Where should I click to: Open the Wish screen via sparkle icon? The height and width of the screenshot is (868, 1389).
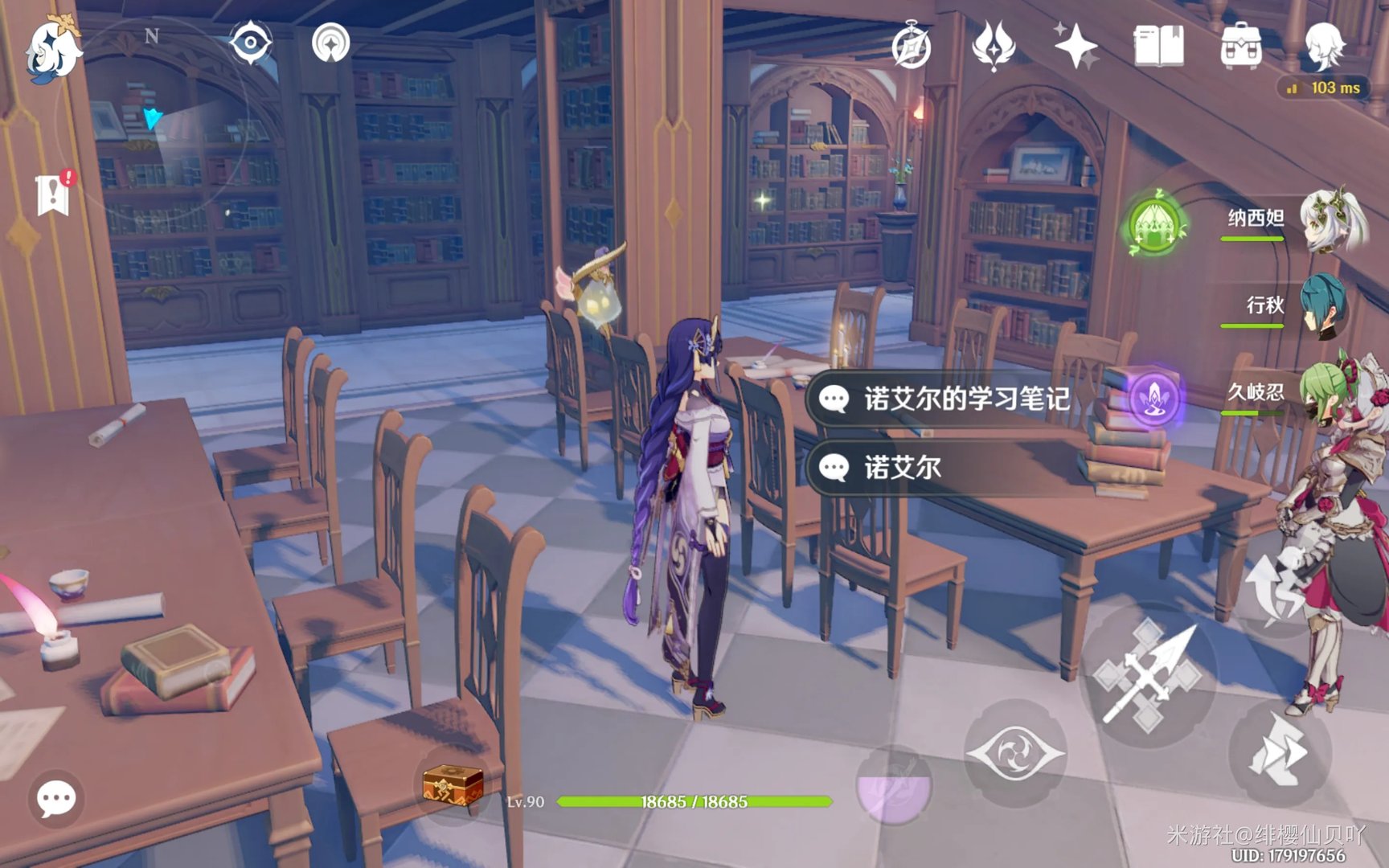point(1077,48)
